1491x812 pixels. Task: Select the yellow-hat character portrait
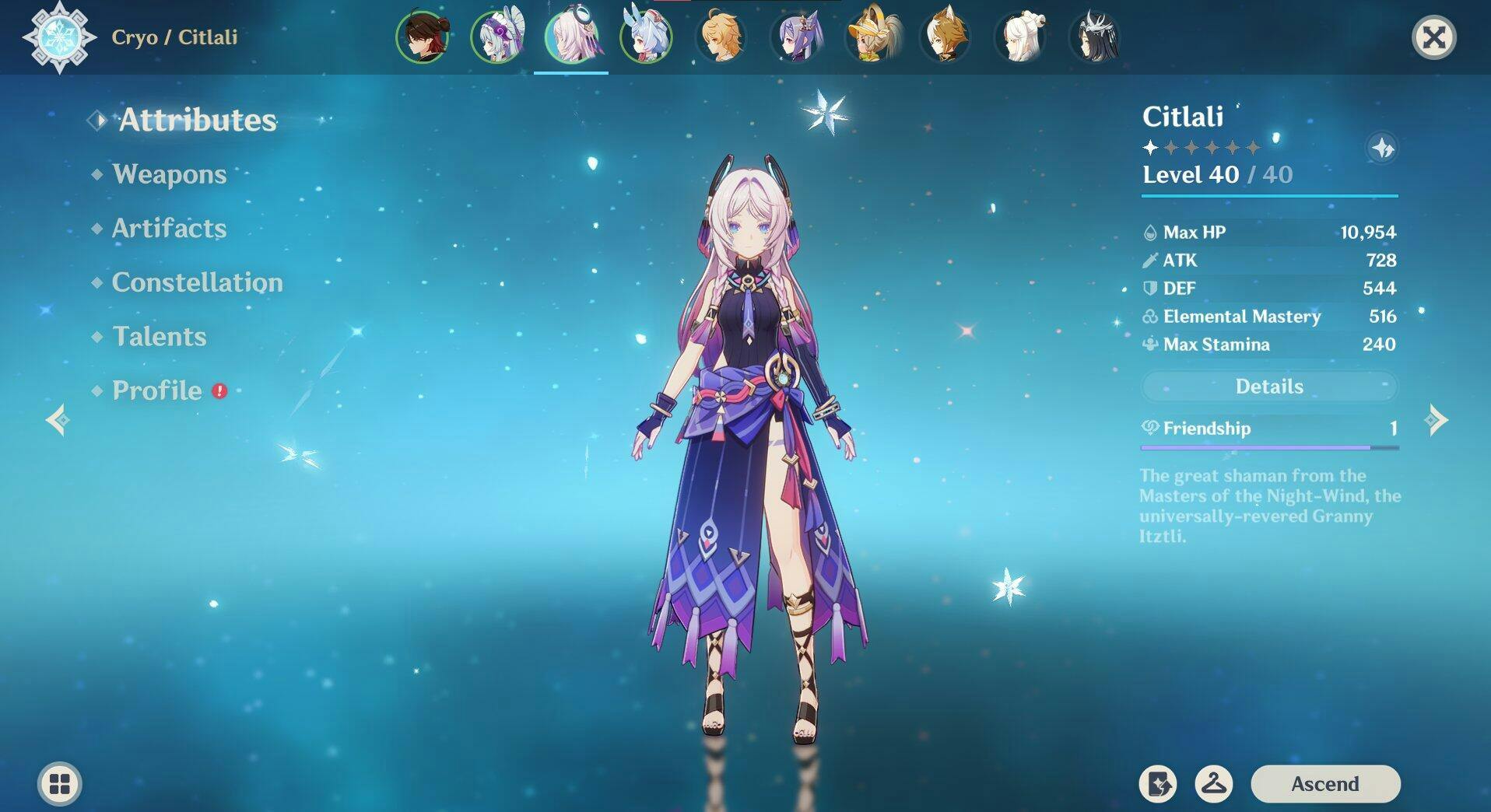(870, 37)
